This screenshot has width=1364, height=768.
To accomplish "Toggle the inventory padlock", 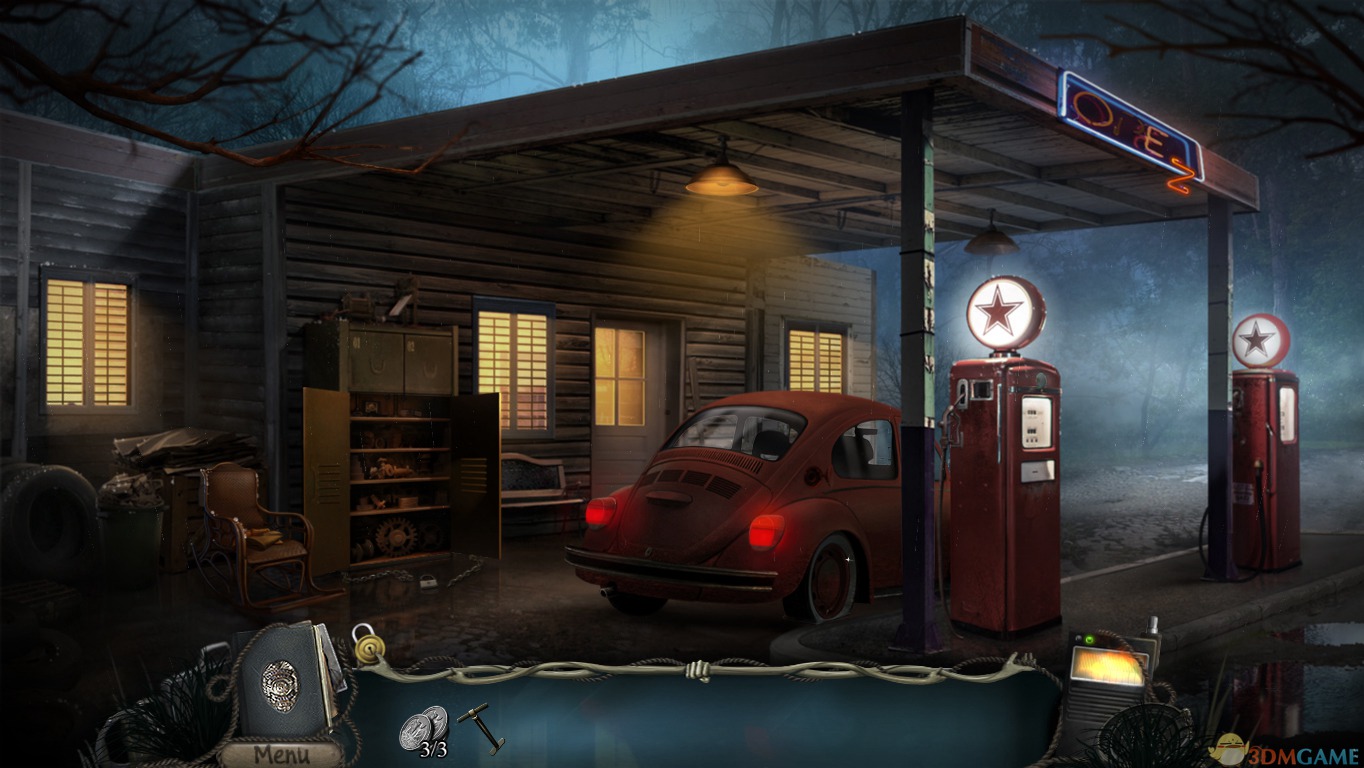I will (368, 645).
